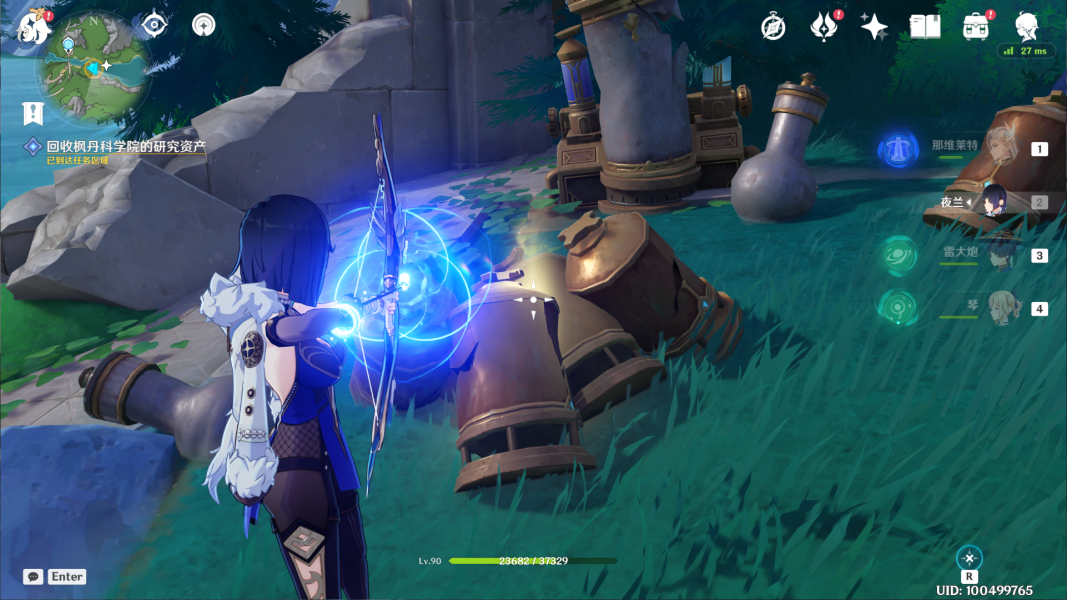Open the character screen icon
Viewport: 1067px width, 600px height.
click(1027, 25)
